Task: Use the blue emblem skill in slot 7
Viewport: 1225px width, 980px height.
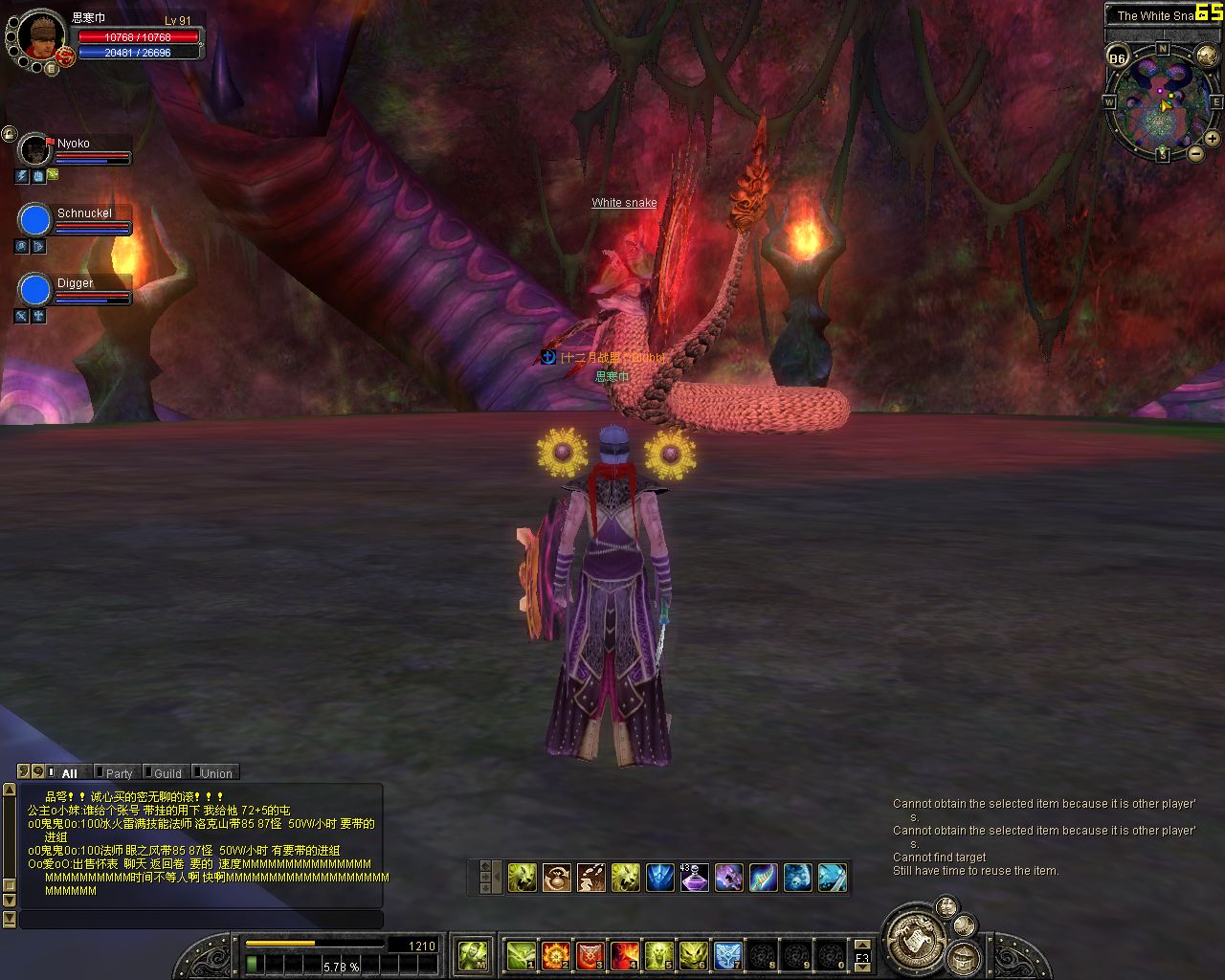Action: [727, 955]
